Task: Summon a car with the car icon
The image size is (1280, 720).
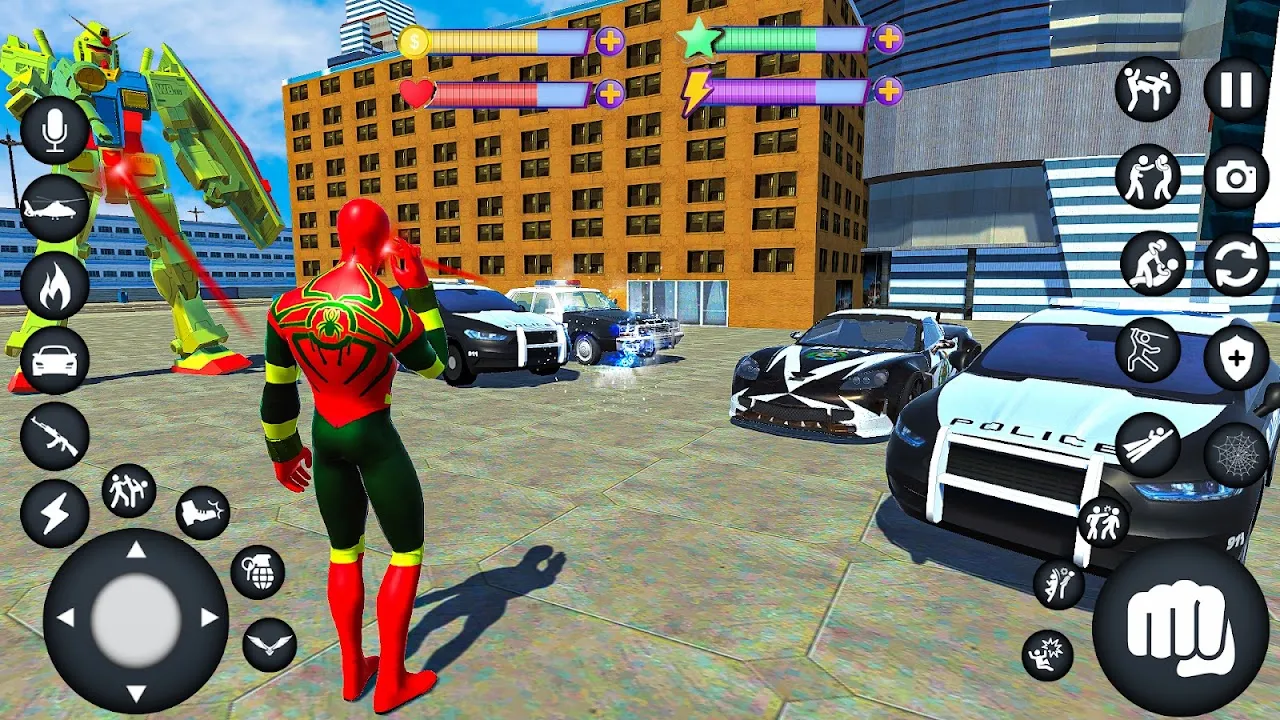Action: coord(55,360)
